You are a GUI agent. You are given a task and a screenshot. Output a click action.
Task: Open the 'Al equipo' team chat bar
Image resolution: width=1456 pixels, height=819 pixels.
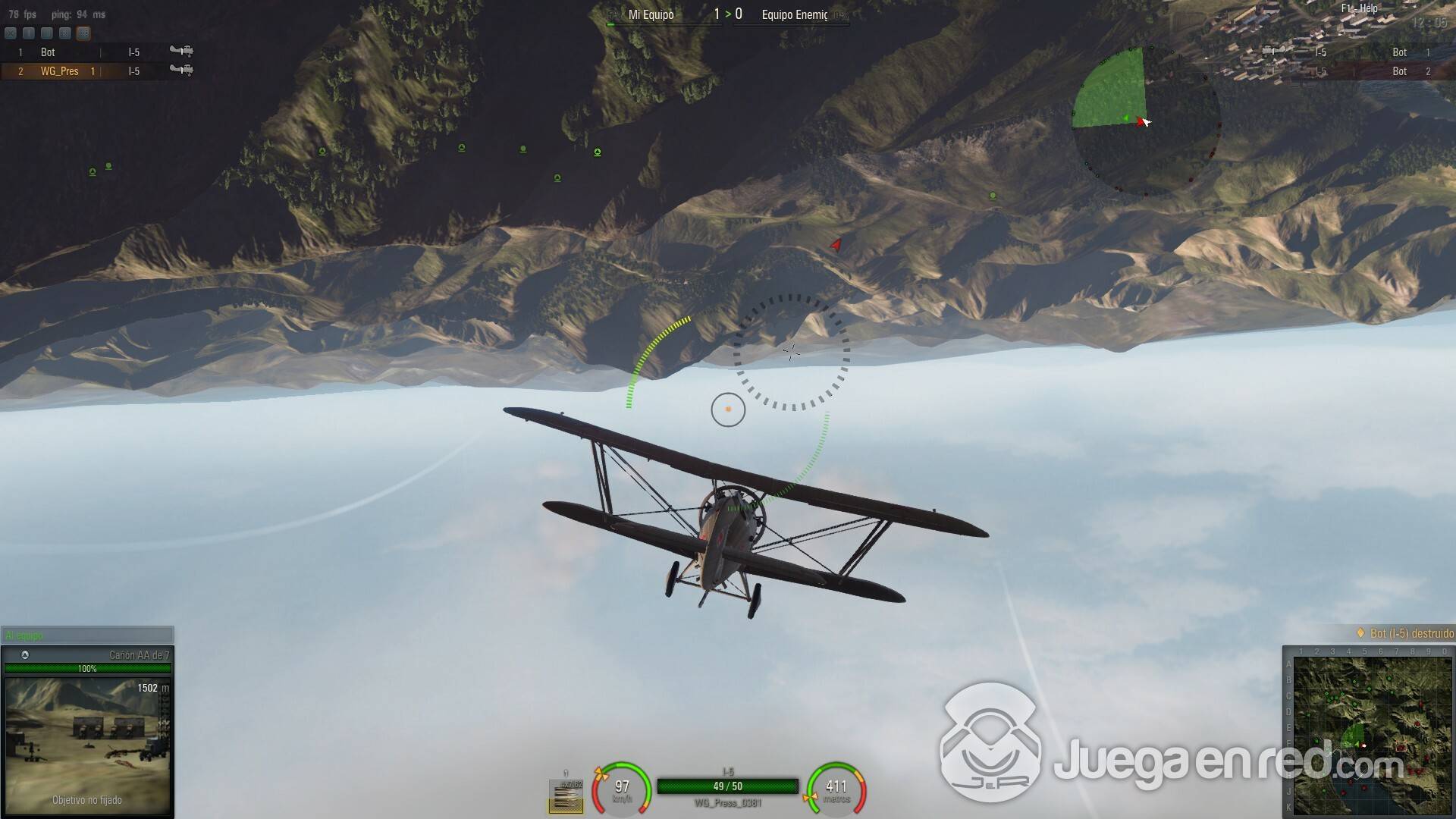click(87, 635)
